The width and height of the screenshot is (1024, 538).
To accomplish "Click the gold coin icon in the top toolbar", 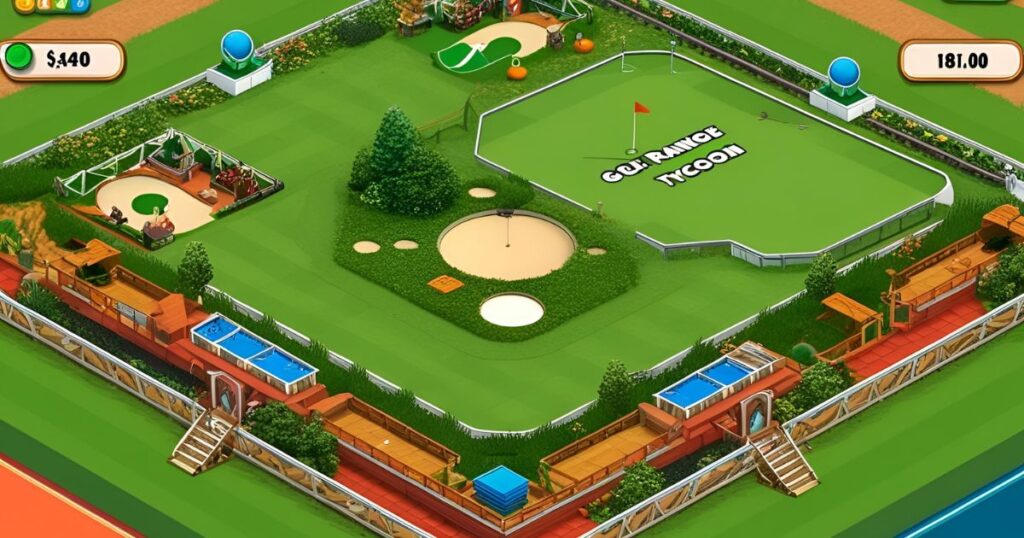I will (25, 4).
